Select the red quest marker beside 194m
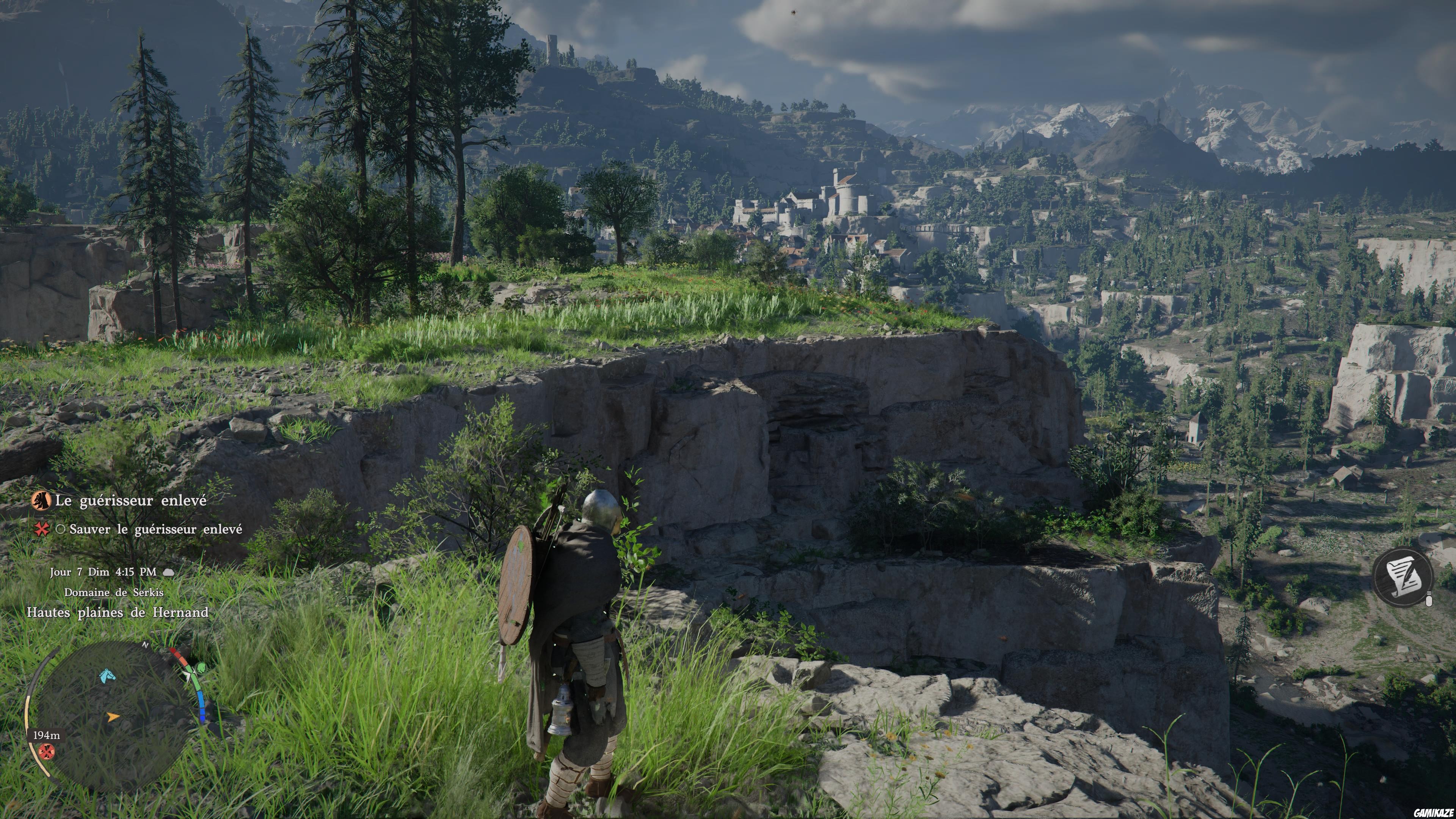 47,751
